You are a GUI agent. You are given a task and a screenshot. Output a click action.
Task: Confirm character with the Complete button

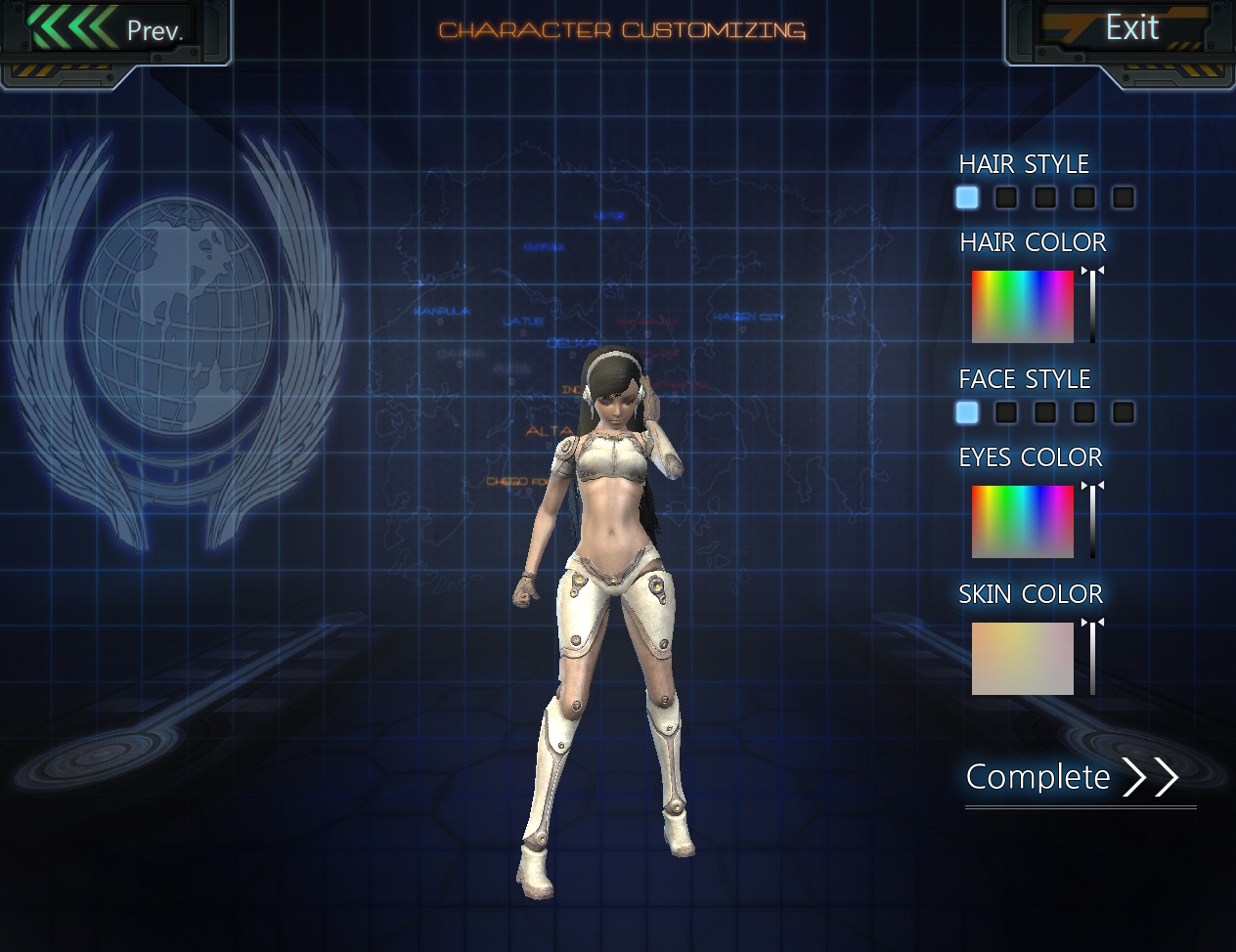pyautogui.click(x=1072, y=777)
